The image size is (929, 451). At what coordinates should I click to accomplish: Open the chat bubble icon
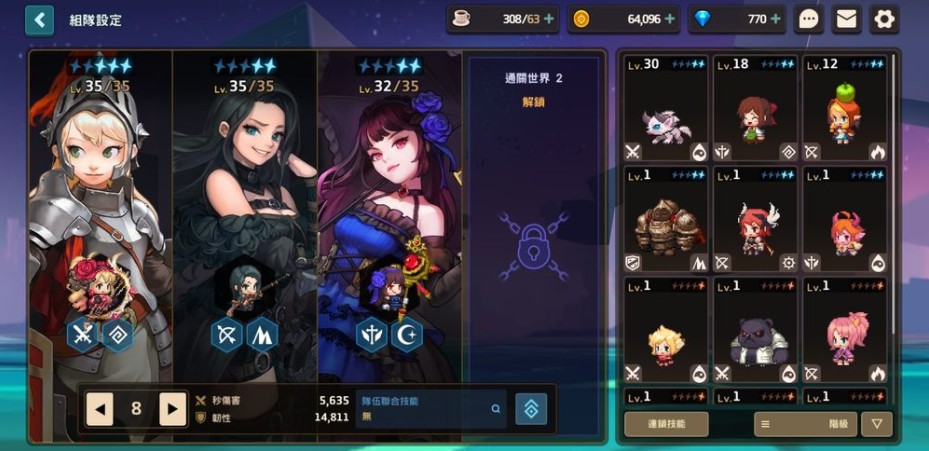coord(809,19)
